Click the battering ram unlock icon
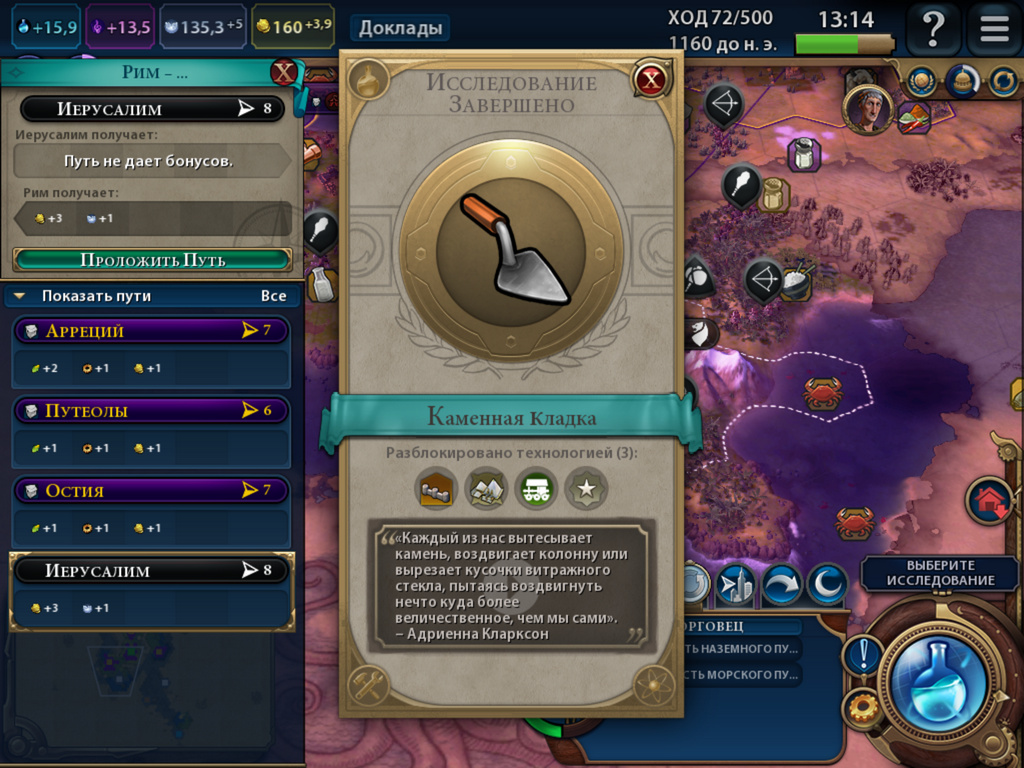Viewport: 1024px width, 768px height. 535,489
